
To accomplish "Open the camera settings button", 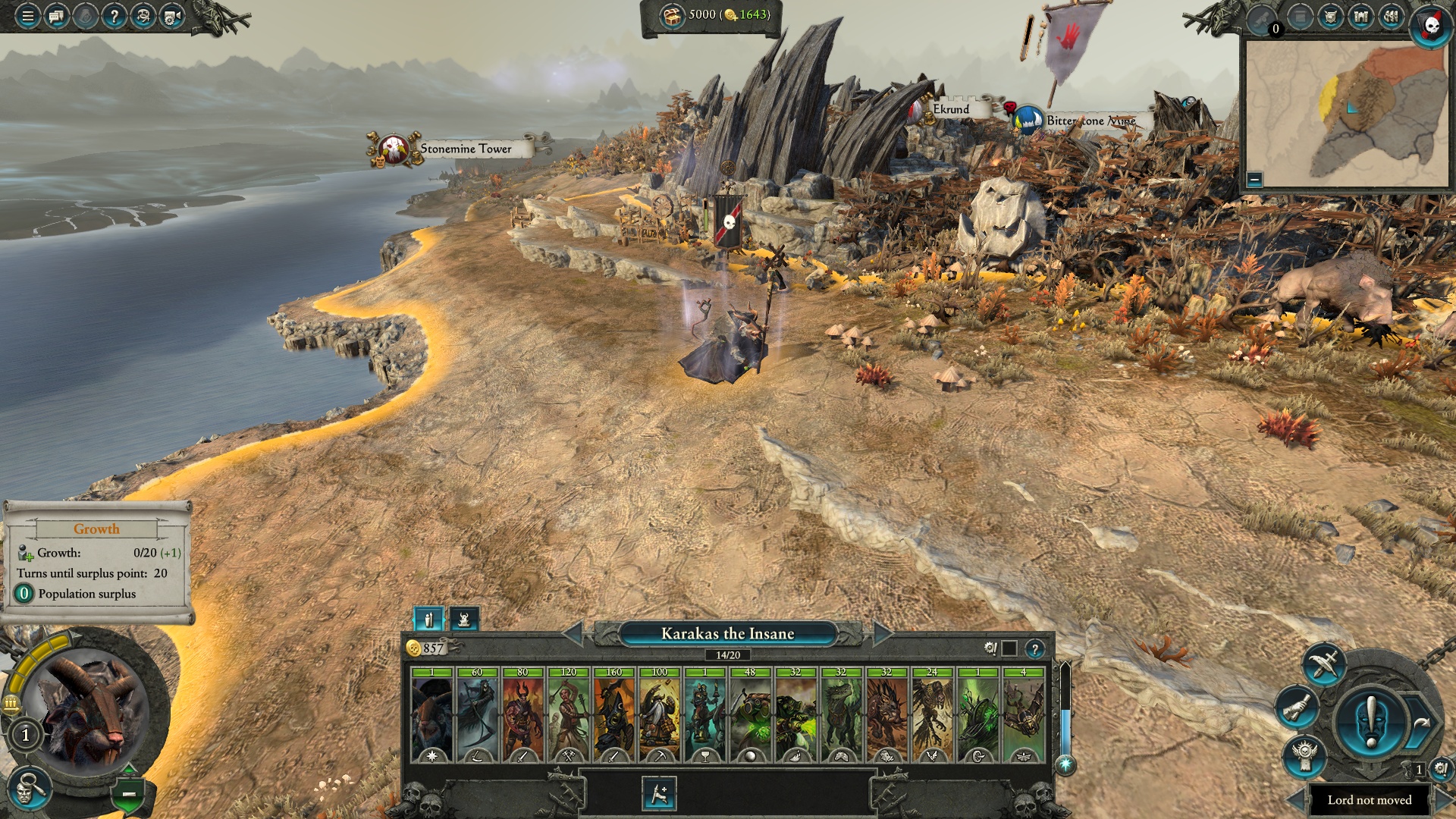I will 172,15.
